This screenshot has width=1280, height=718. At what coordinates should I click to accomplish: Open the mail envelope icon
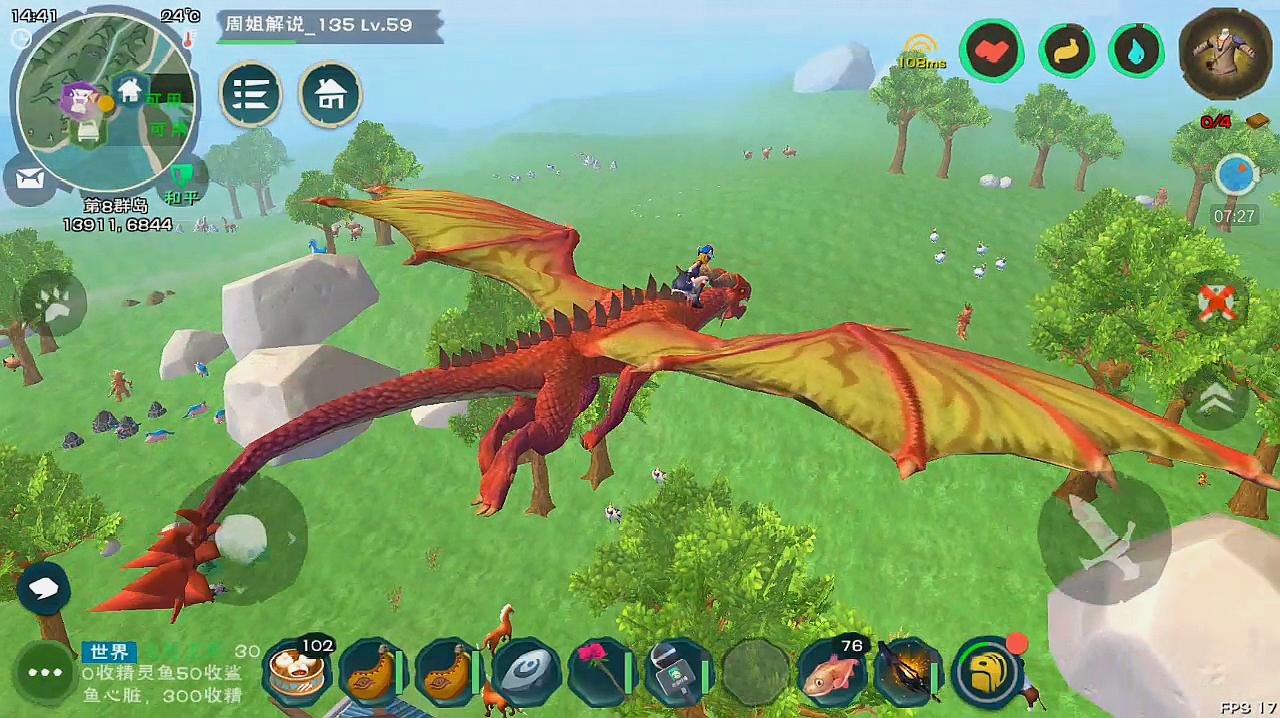pyautogui.click(x=32, y=181)
